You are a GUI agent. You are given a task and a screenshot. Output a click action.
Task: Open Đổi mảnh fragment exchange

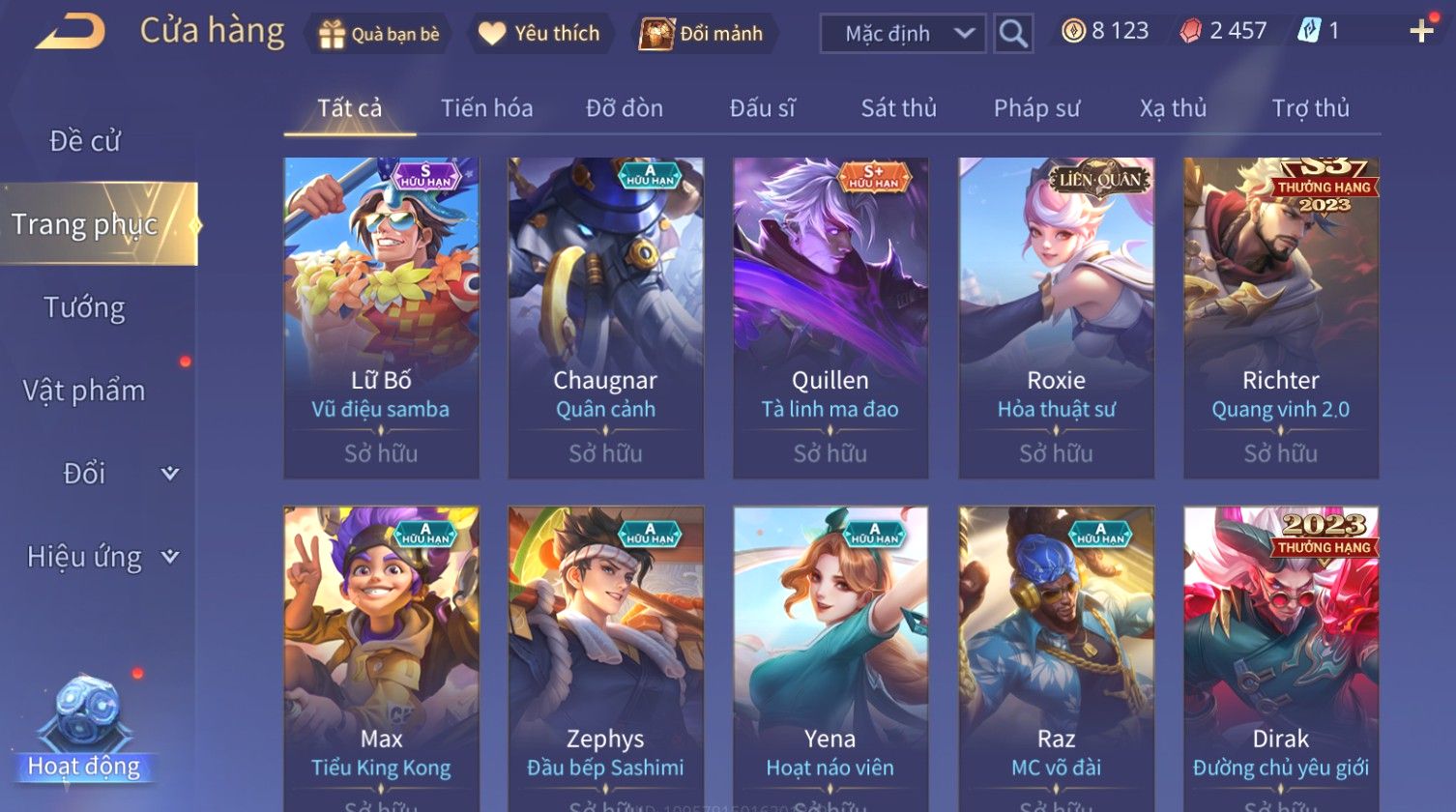click(x=702, y=34)
